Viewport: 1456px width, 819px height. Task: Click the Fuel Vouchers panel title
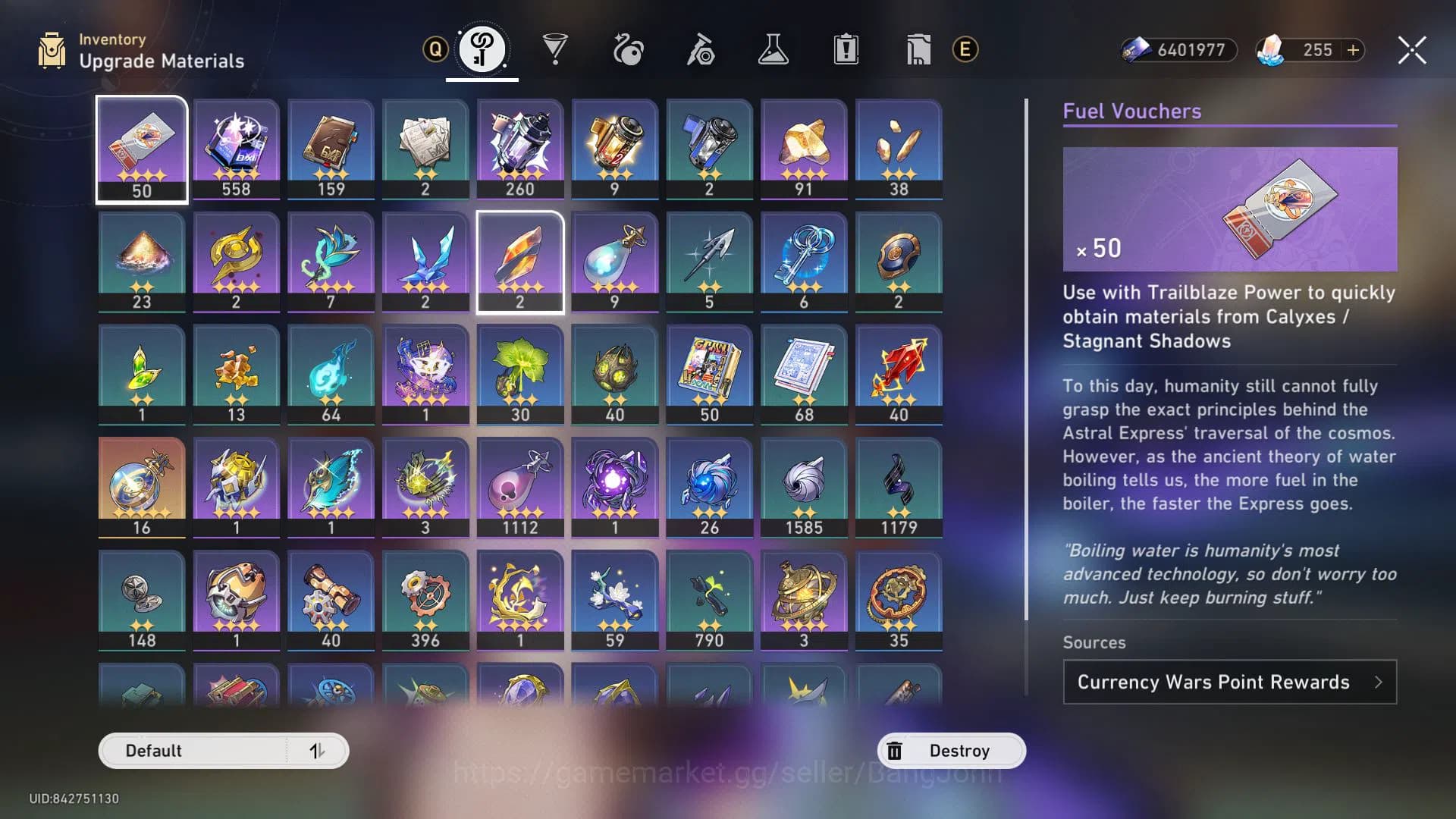coord(1134,111)
